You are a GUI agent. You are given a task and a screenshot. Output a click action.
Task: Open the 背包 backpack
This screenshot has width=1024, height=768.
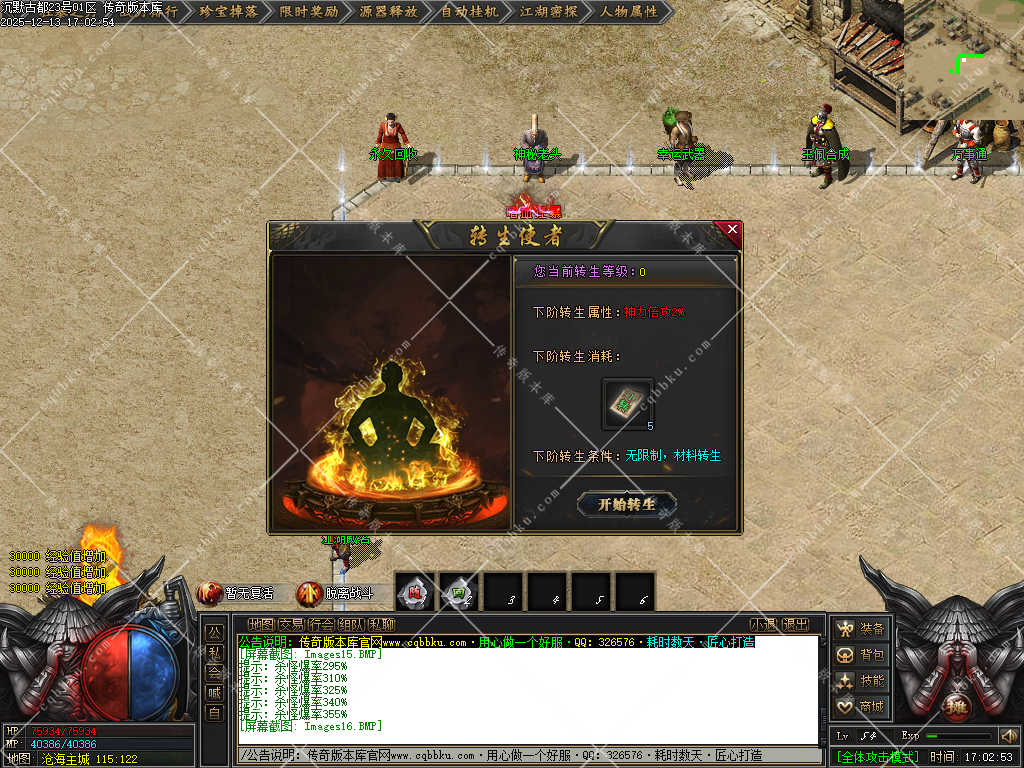(861, 655)
